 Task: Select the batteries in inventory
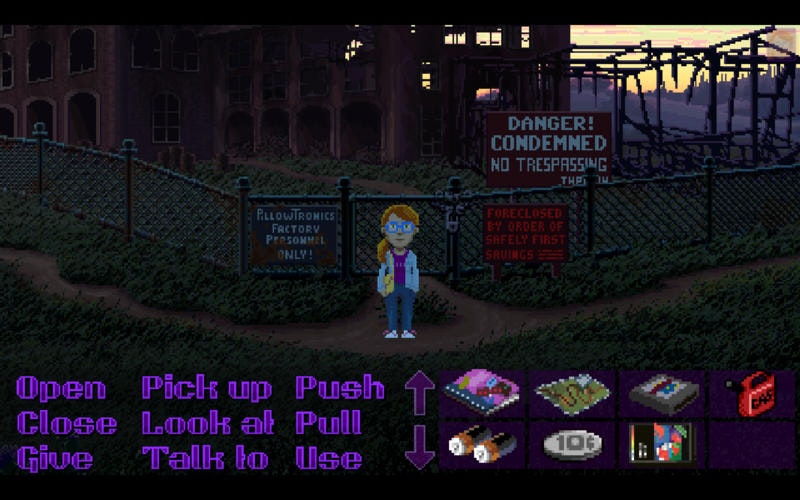pyautogui.click(x=482, y=445)
